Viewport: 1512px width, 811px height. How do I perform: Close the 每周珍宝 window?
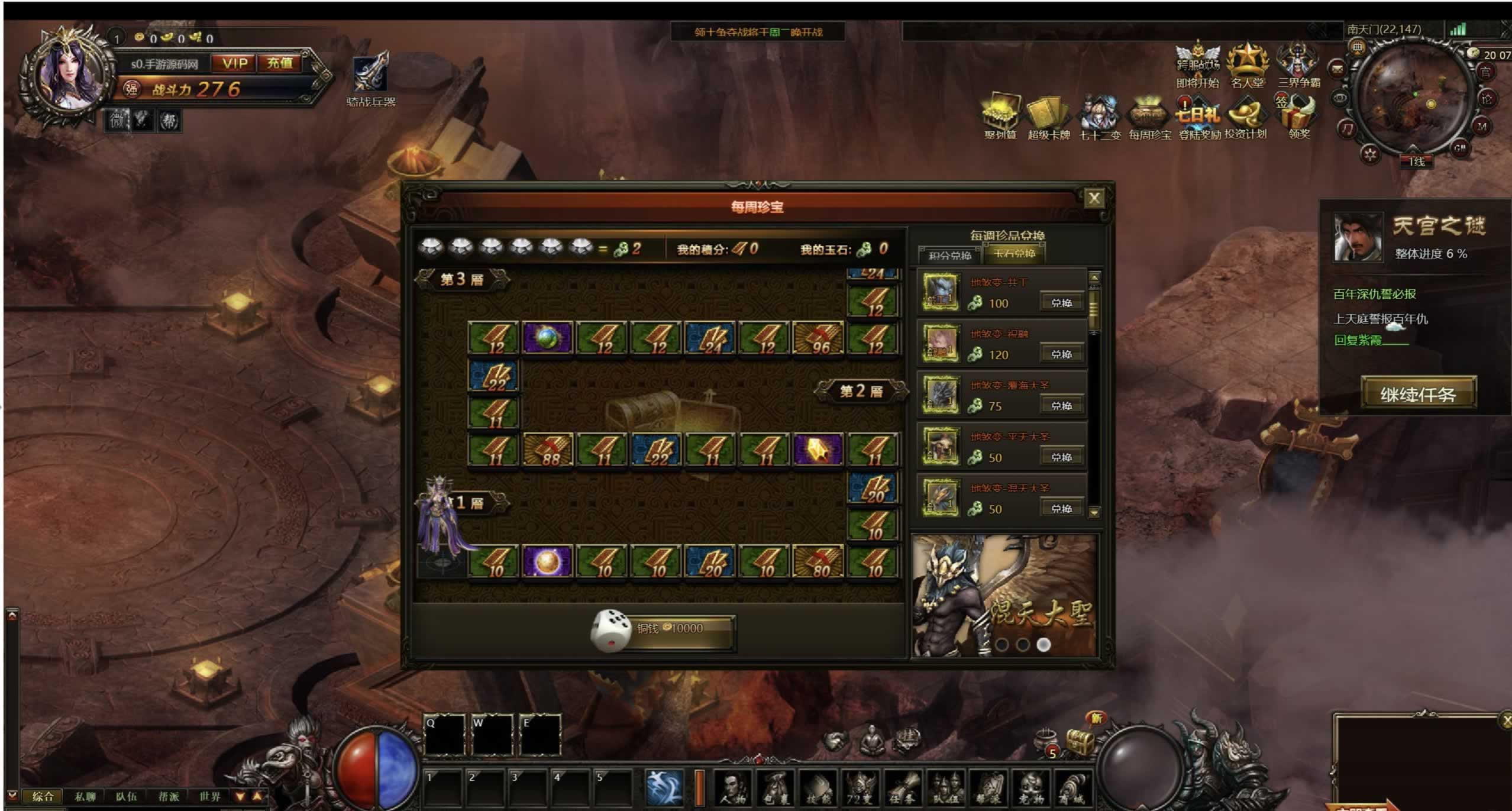1094,198
